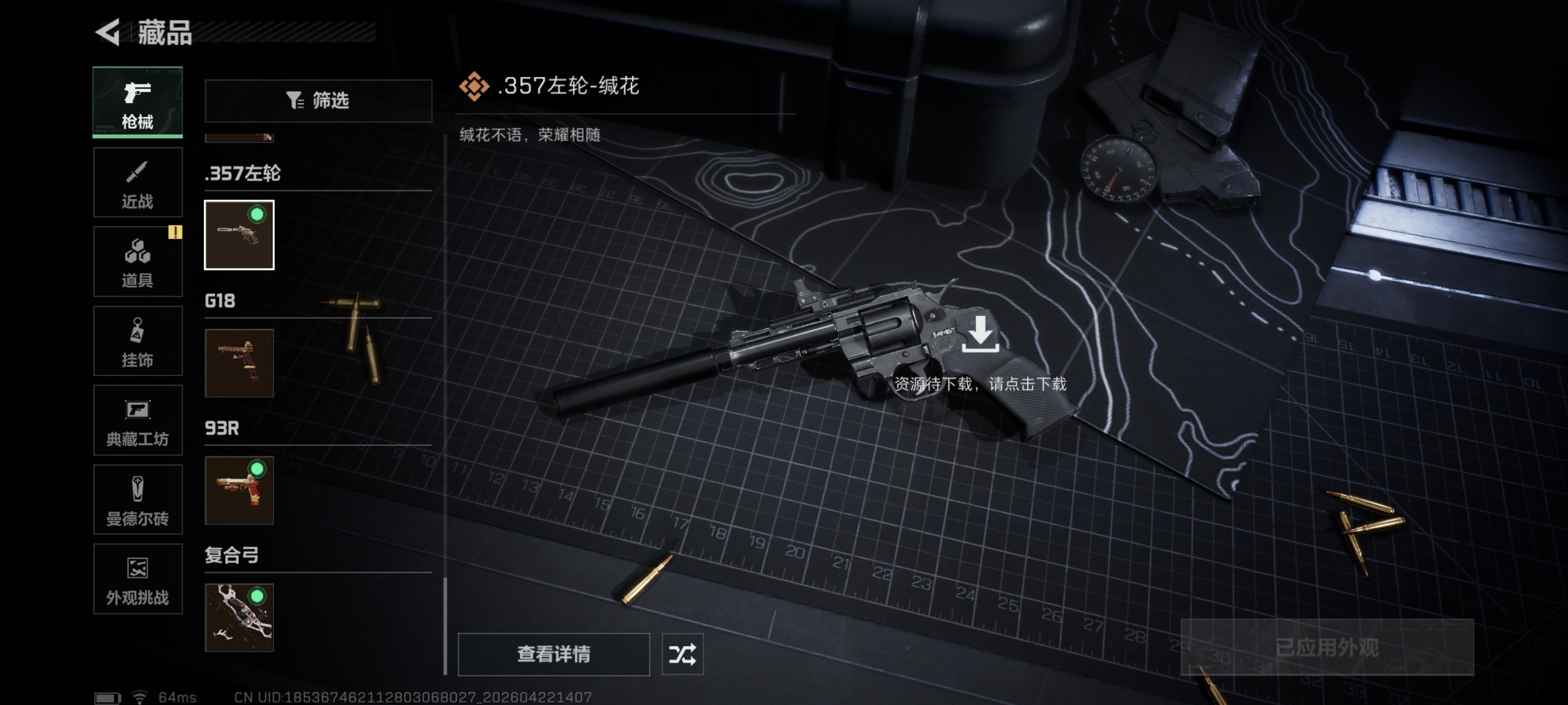Select the 道具 items category icon
The width and height of the screenshot is (1568, 705).
[x=137, y=261]
